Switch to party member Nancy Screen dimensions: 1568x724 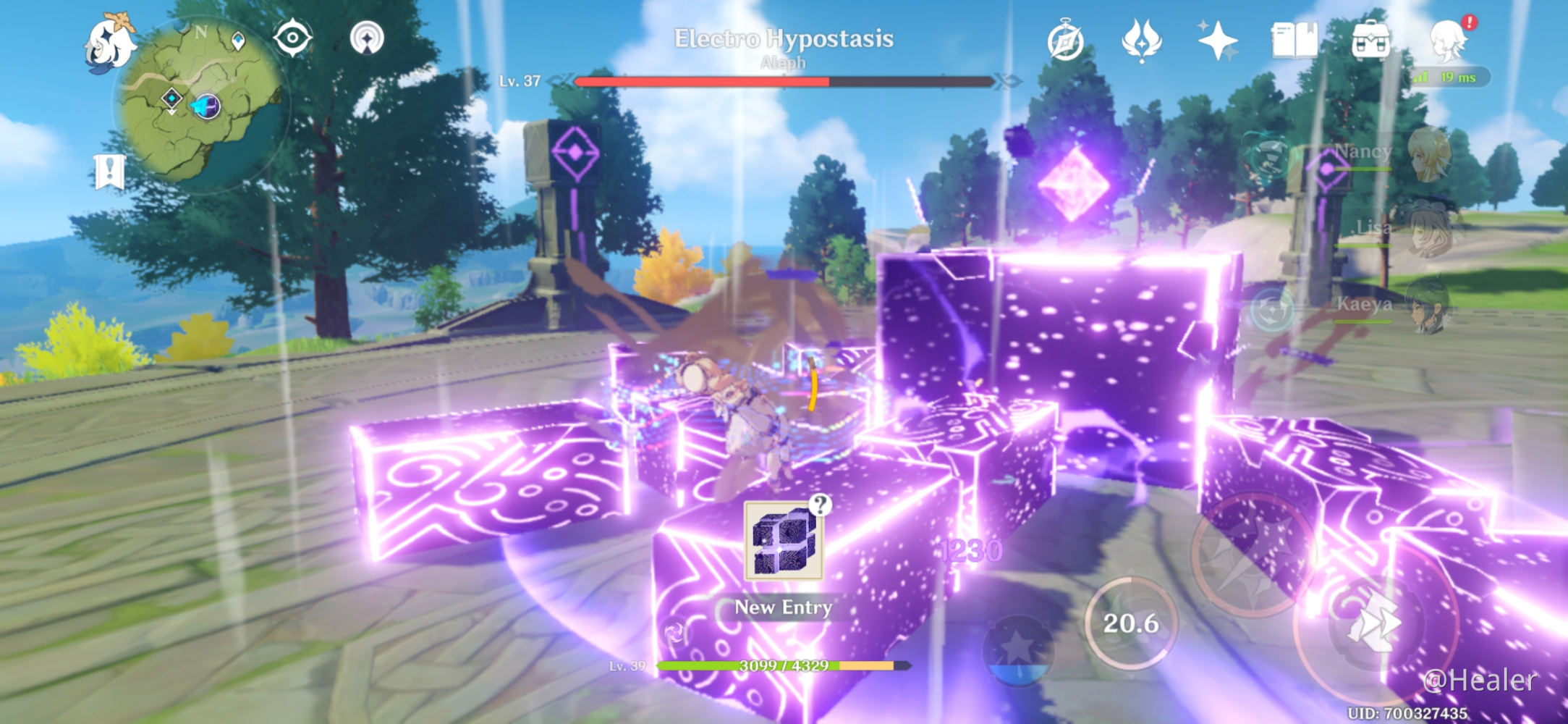(x=1429, y=154)
